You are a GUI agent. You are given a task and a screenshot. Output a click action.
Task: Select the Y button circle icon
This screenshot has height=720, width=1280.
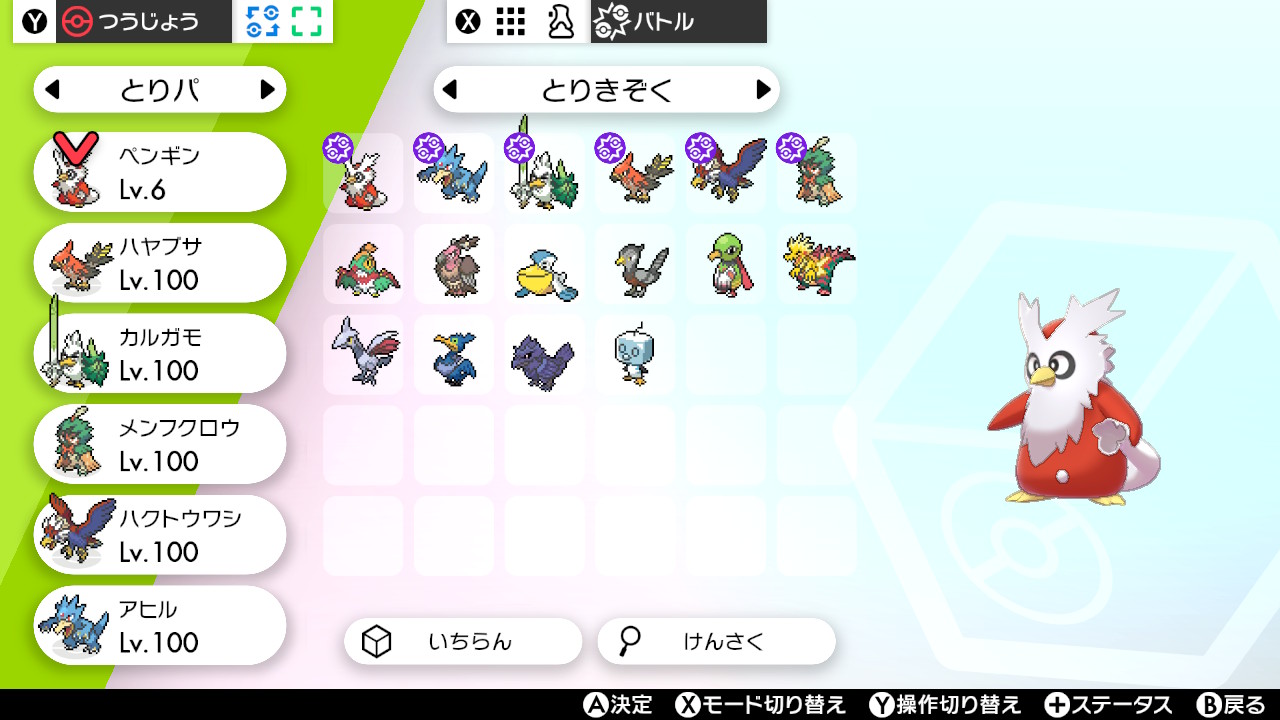33,21
